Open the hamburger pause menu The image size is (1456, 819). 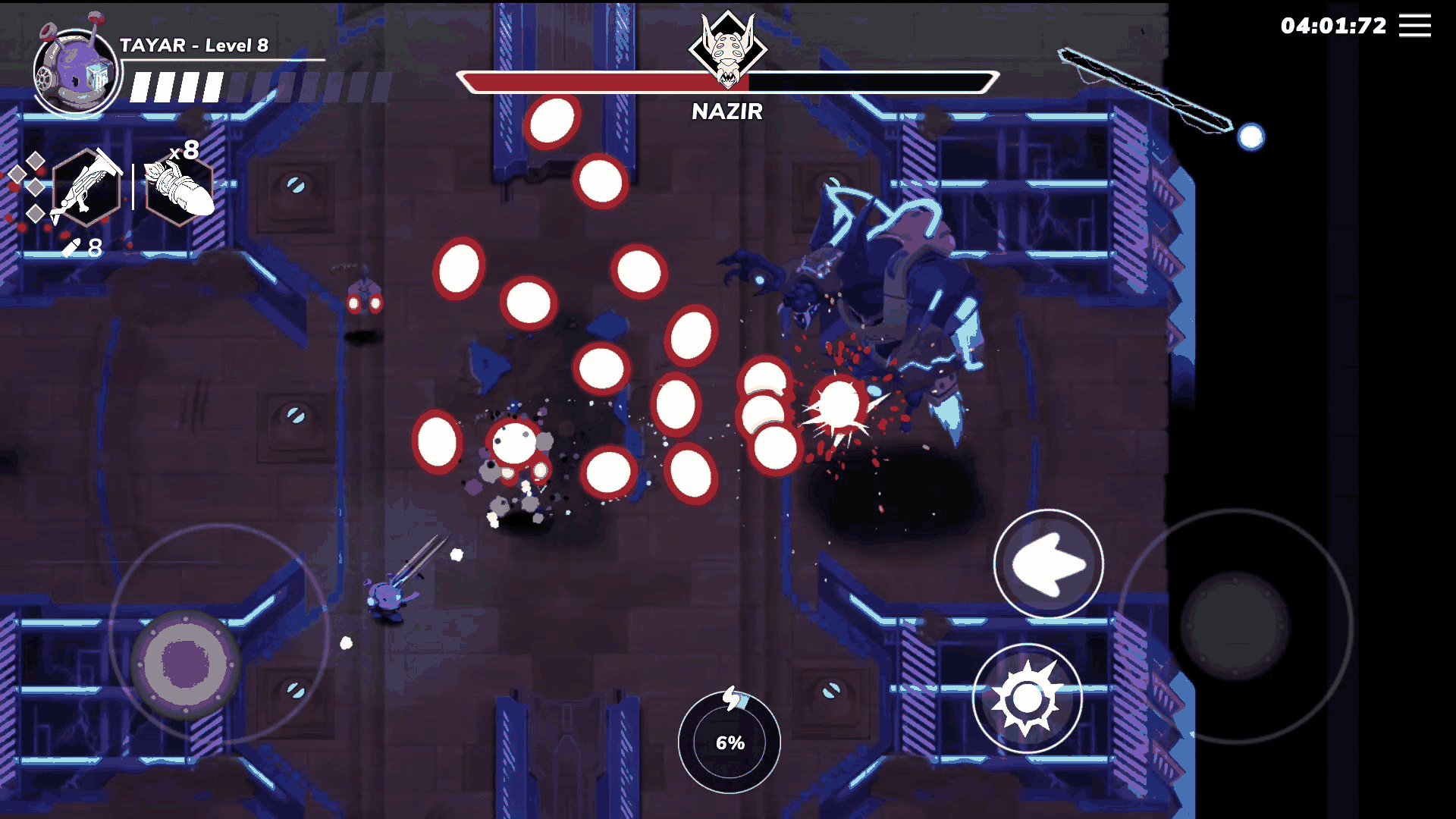1414,26
